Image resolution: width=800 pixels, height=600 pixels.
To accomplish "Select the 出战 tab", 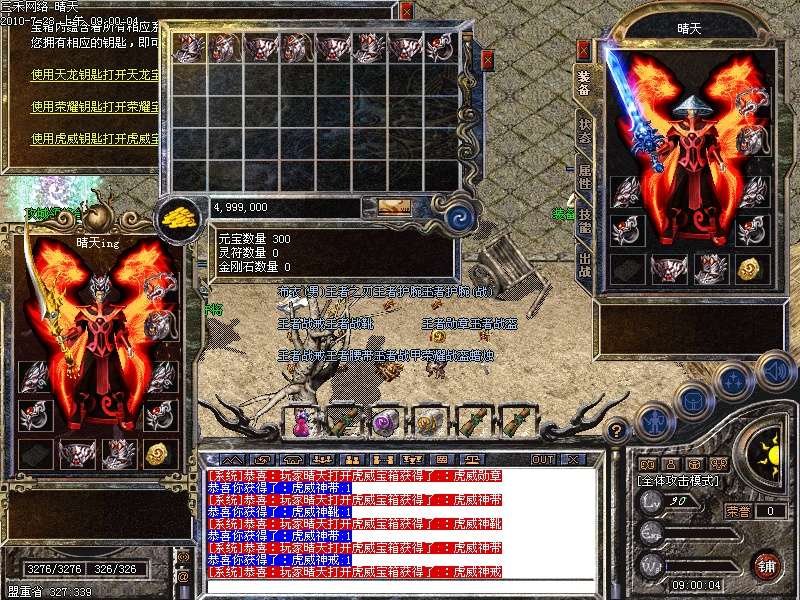I will 585,265.
